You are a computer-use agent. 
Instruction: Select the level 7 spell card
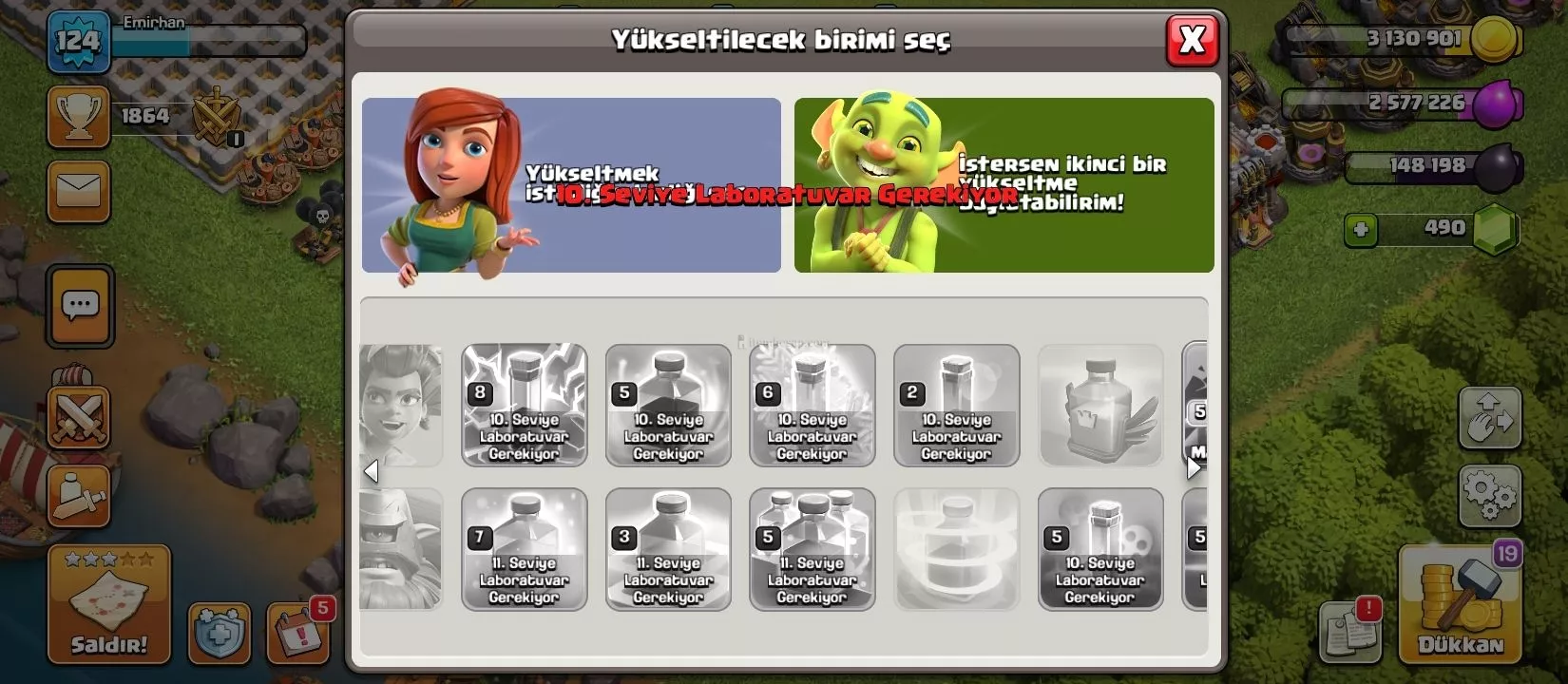524,549
